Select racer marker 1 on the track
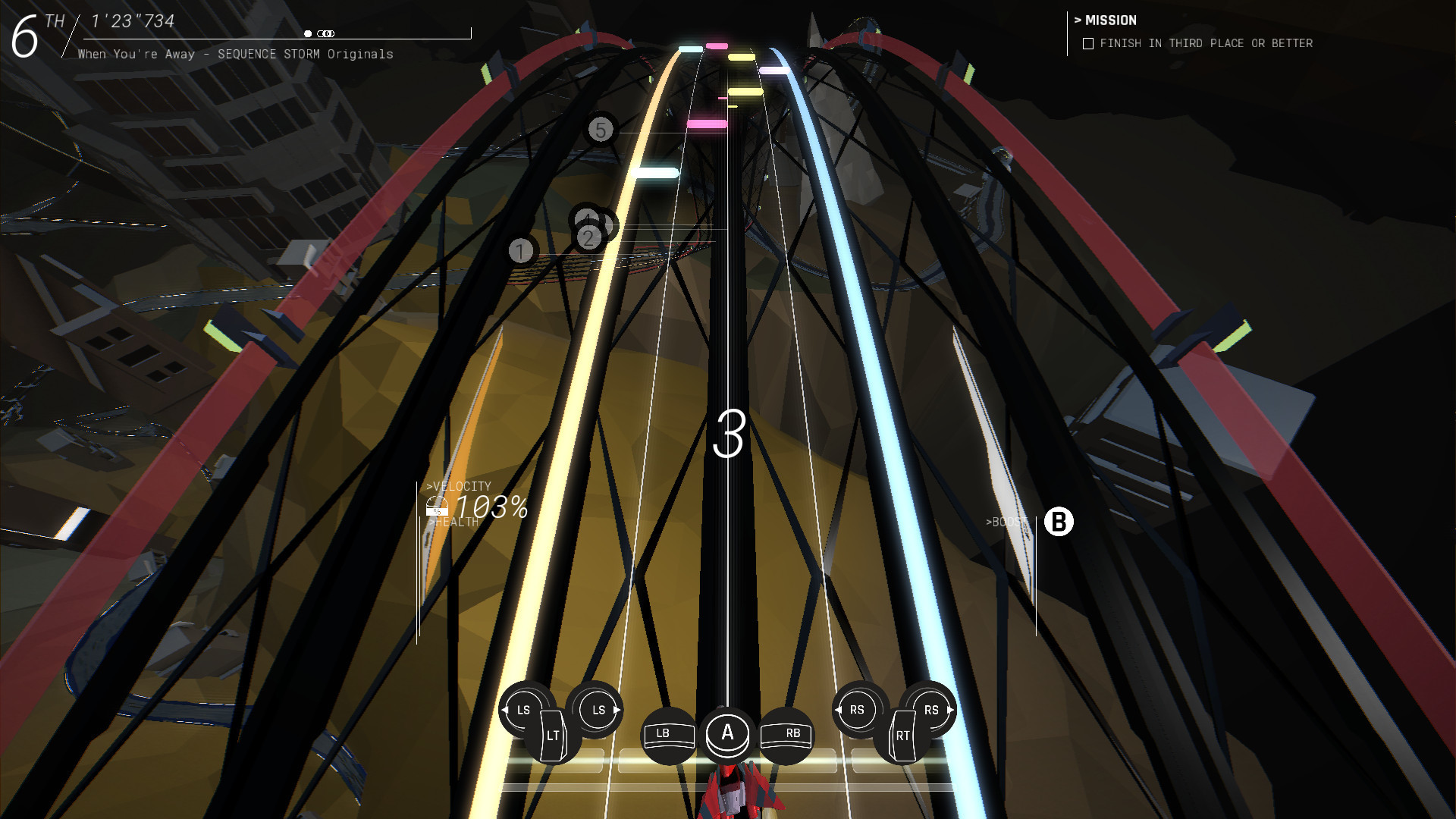1456x819 pixels. pos(520,250)
